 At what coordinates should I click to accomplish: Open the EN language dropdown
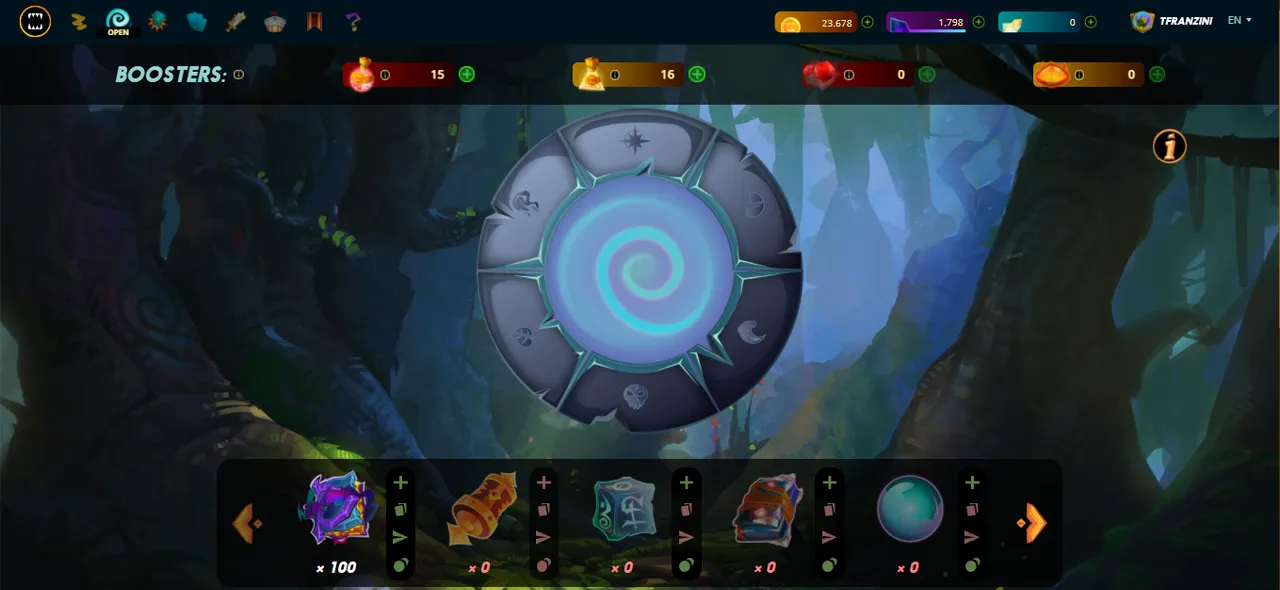pos(1240,20)
